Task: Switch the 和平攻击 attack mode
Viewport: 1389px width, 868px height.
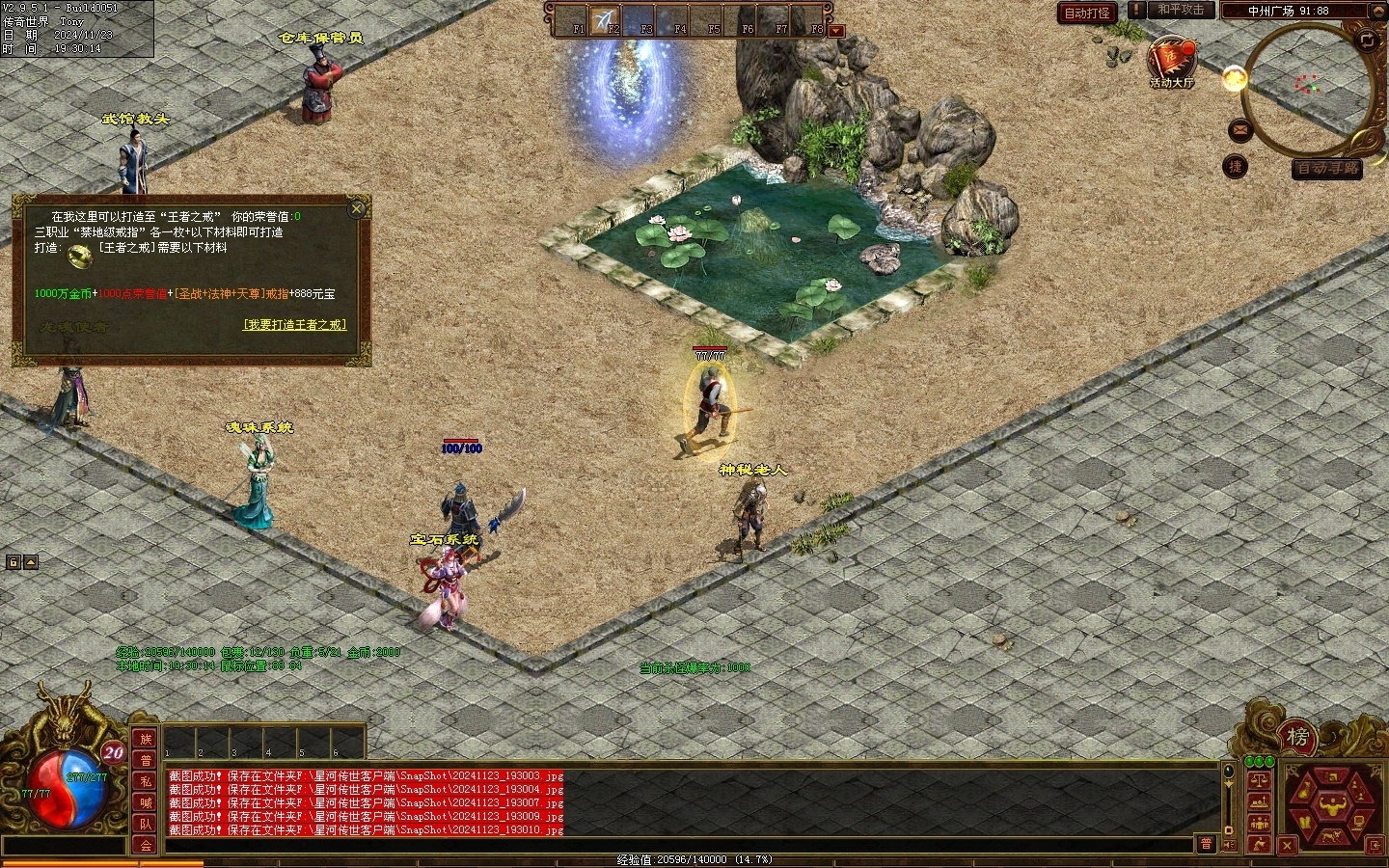Action: [1181, 10]
